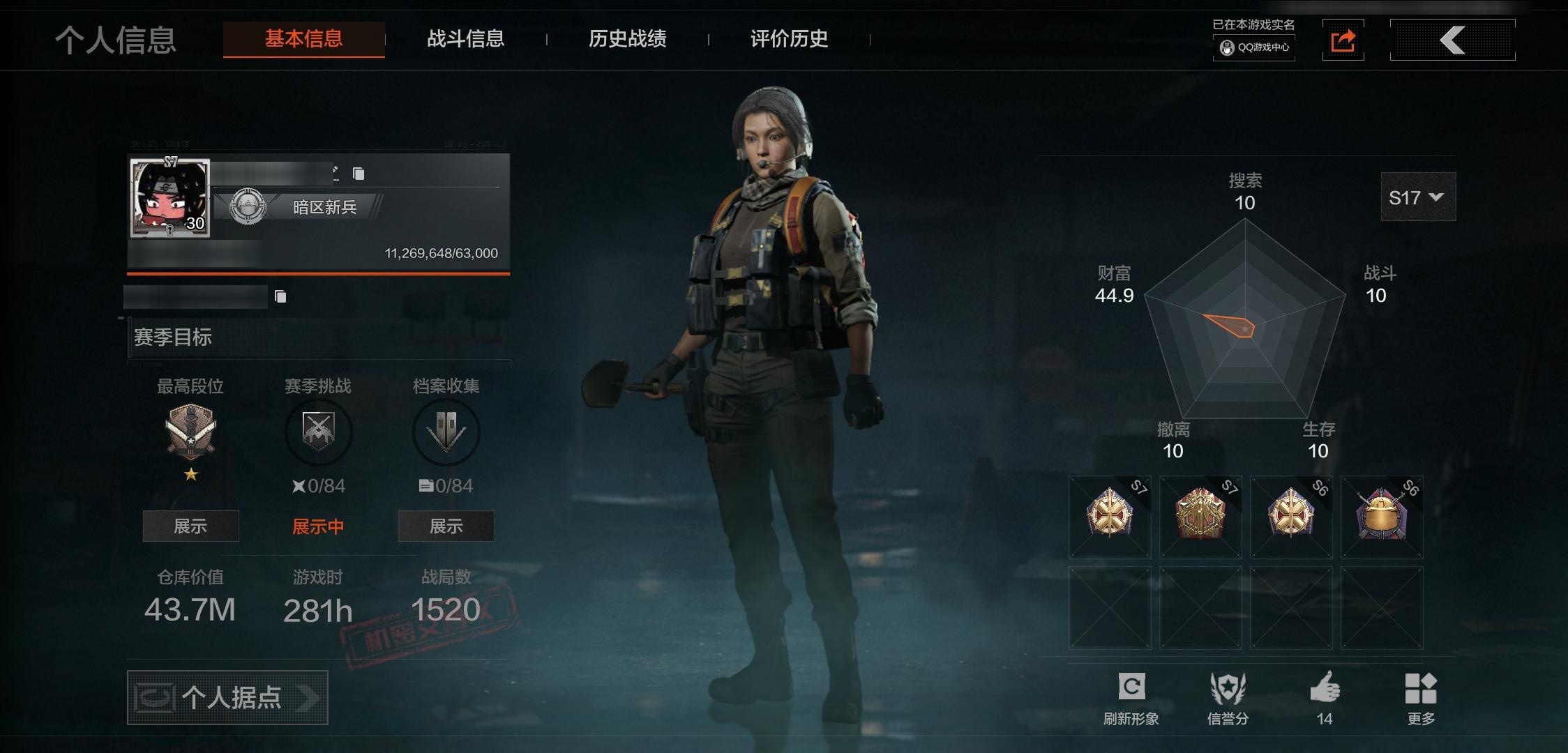Give a thumbs-up like

1325,697
